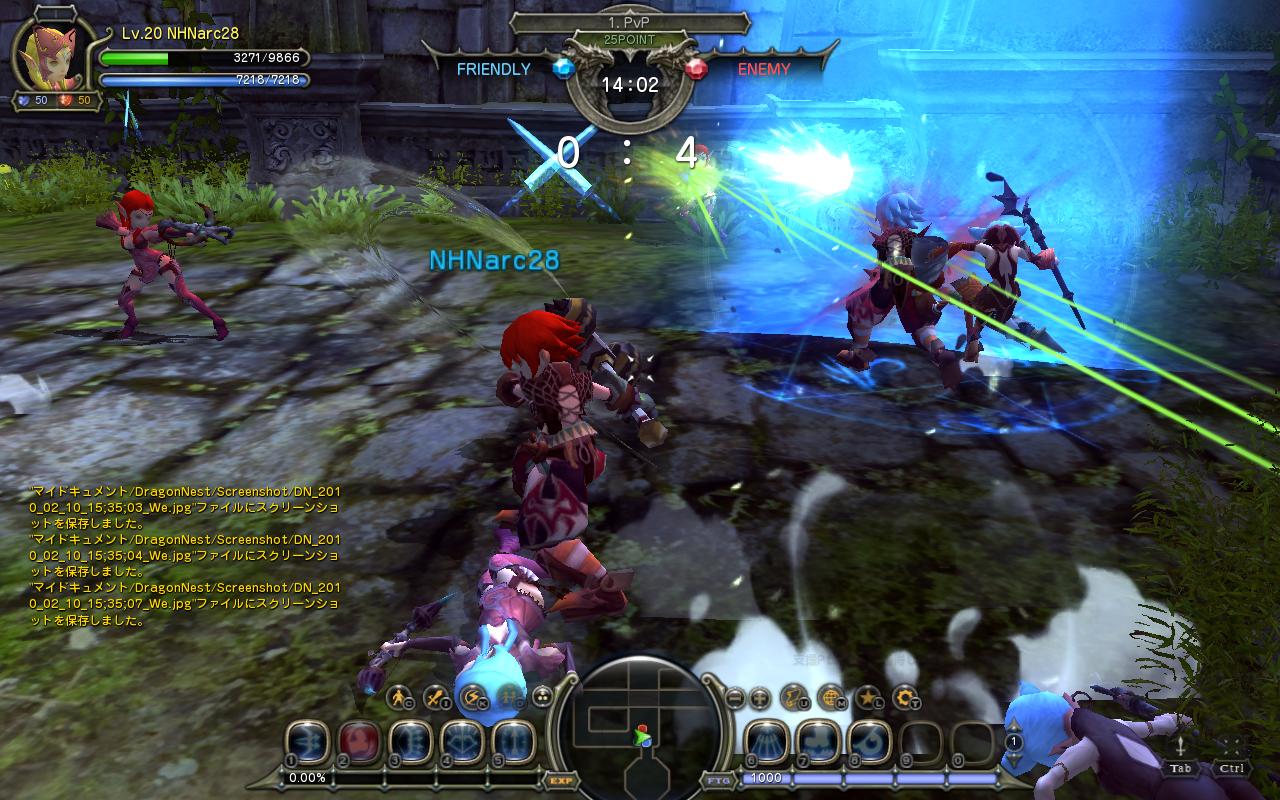Trigger the skill in hotbar slot 3
Image resolution: width=1280 pixels, height=800 pixels.
point(410,742)
